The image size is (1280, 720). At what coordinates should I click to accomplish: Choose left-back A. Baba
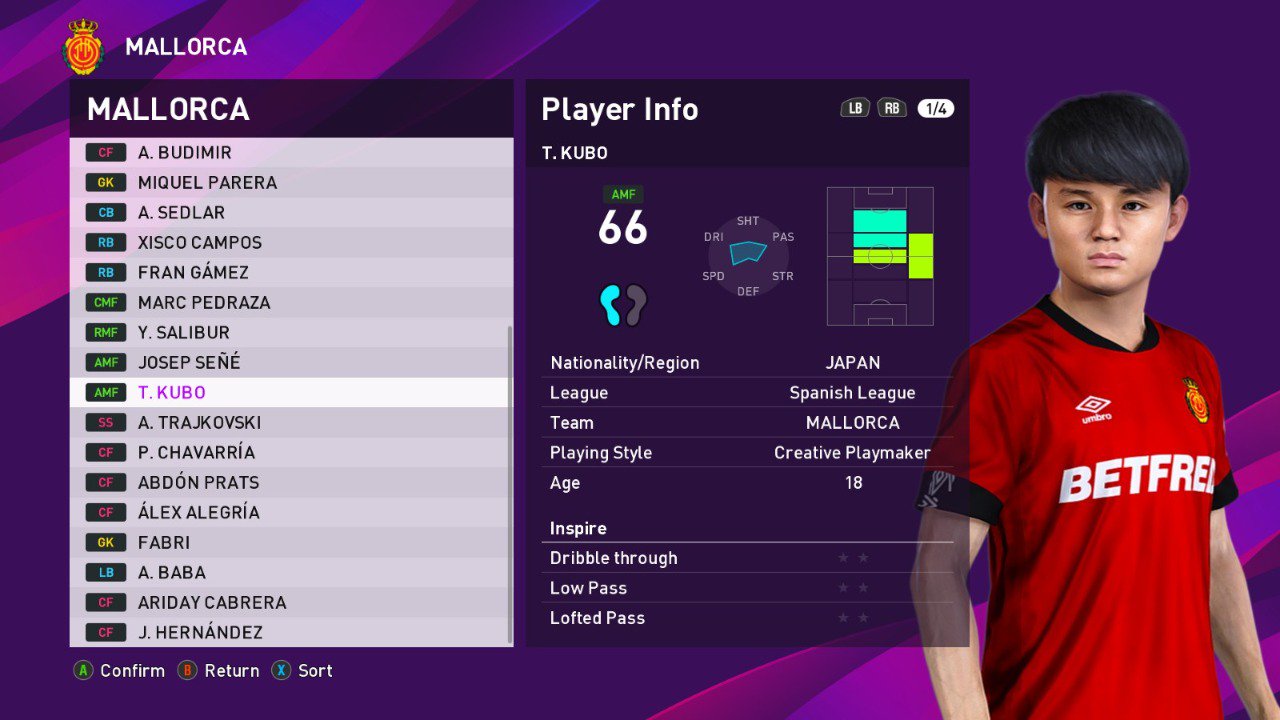pos(290,573)
